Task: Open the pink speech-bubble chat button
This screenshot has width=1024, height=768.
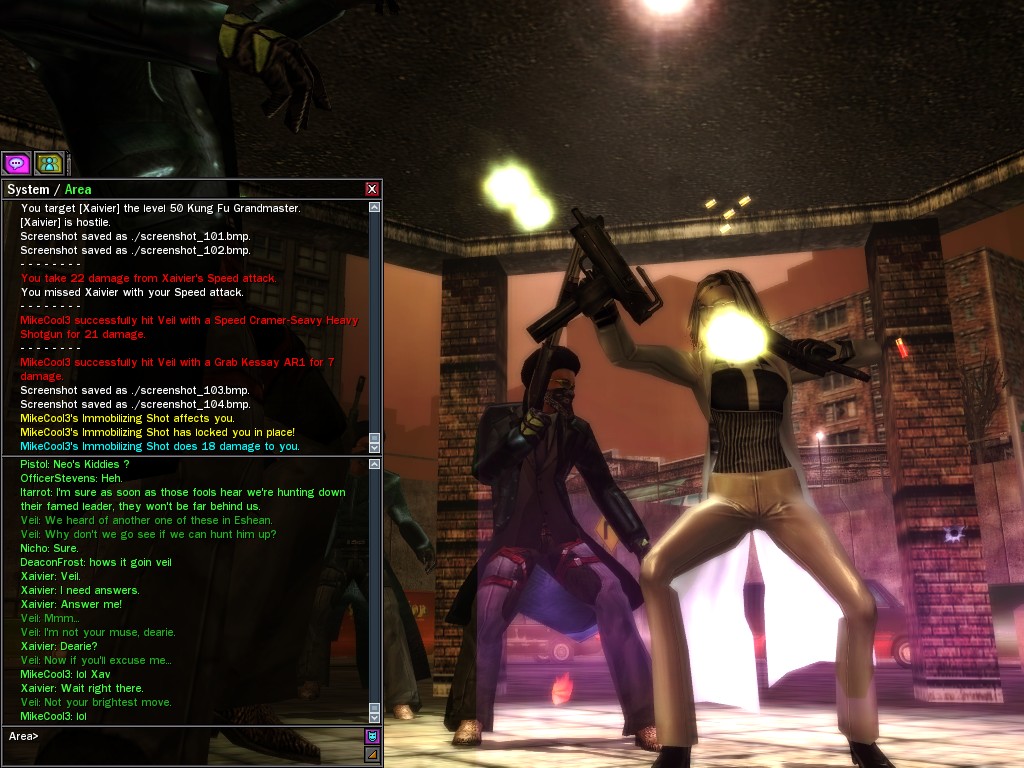Action: [16, 163]
